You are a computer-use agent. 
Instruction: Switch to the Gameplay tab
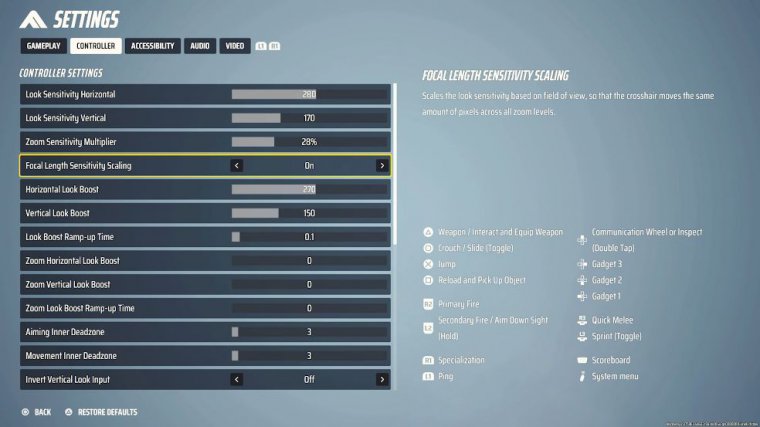tap(43, 46)
